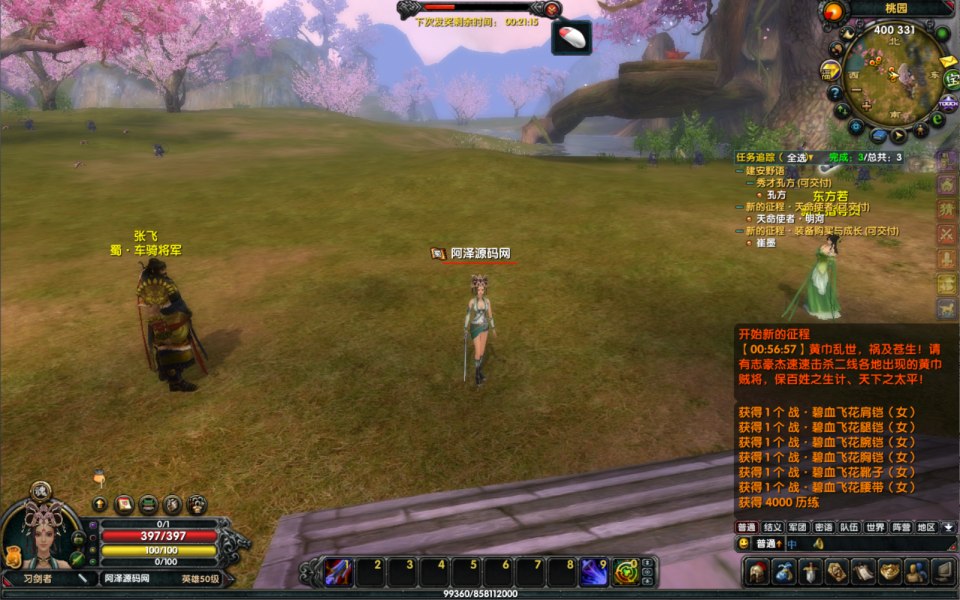This screenshot has width=960, height=600.
Task: Open the system menu with computer icon
Action: (942, 571)
